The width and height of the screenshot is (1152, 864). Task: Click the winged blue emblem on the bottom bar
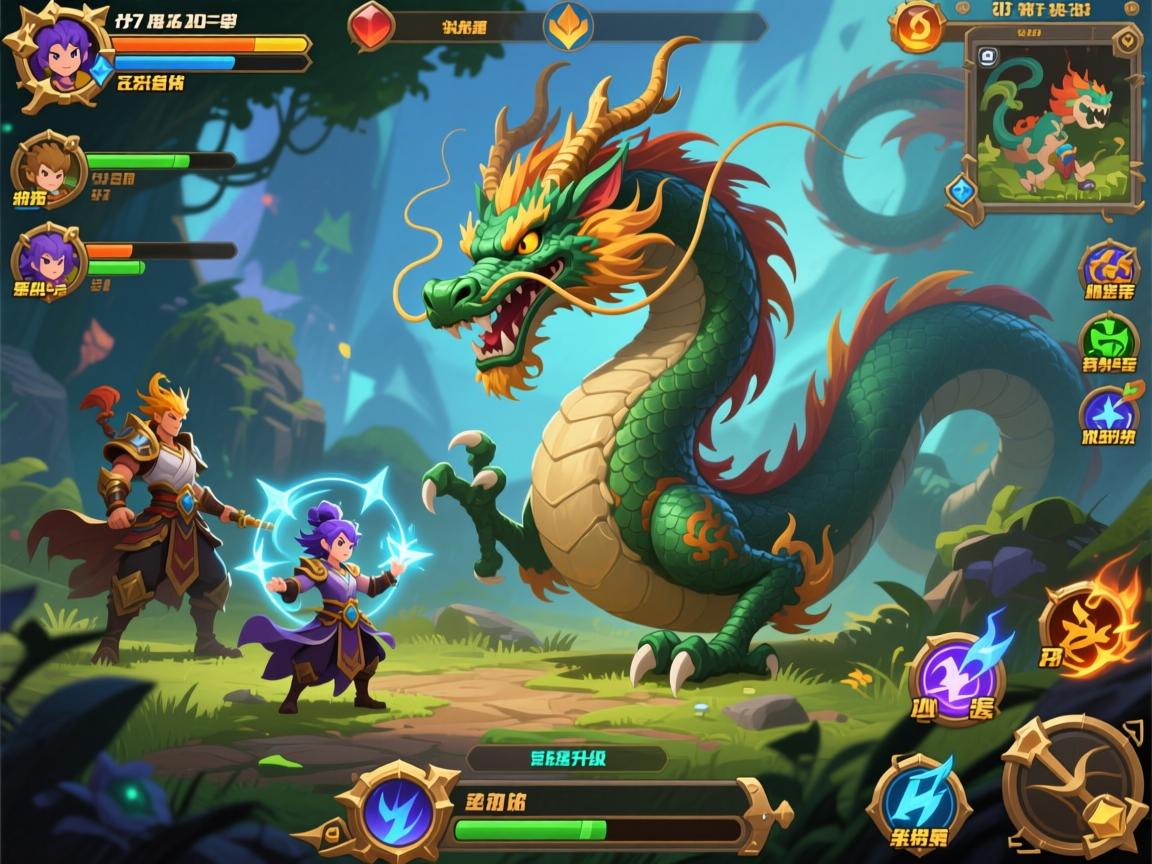tap(397, 806)
